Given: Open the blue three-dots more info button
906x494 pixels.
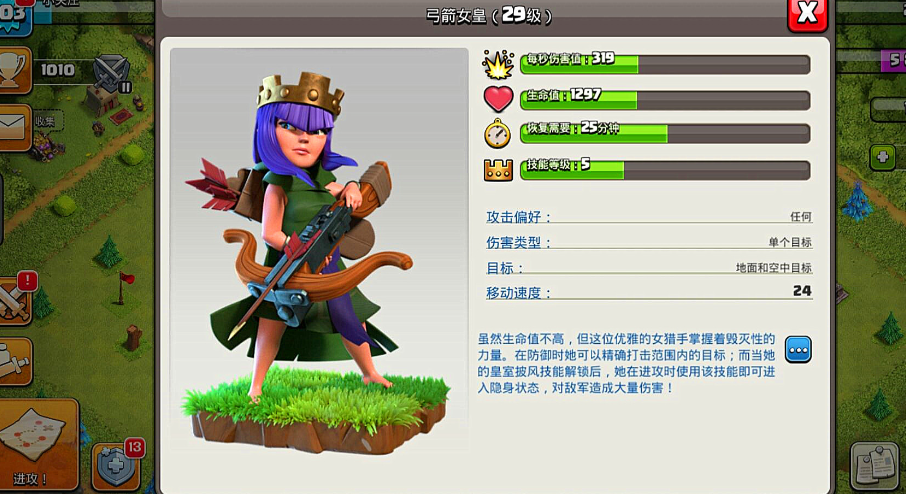Looking at the screenshot, I should click(798, 350).
